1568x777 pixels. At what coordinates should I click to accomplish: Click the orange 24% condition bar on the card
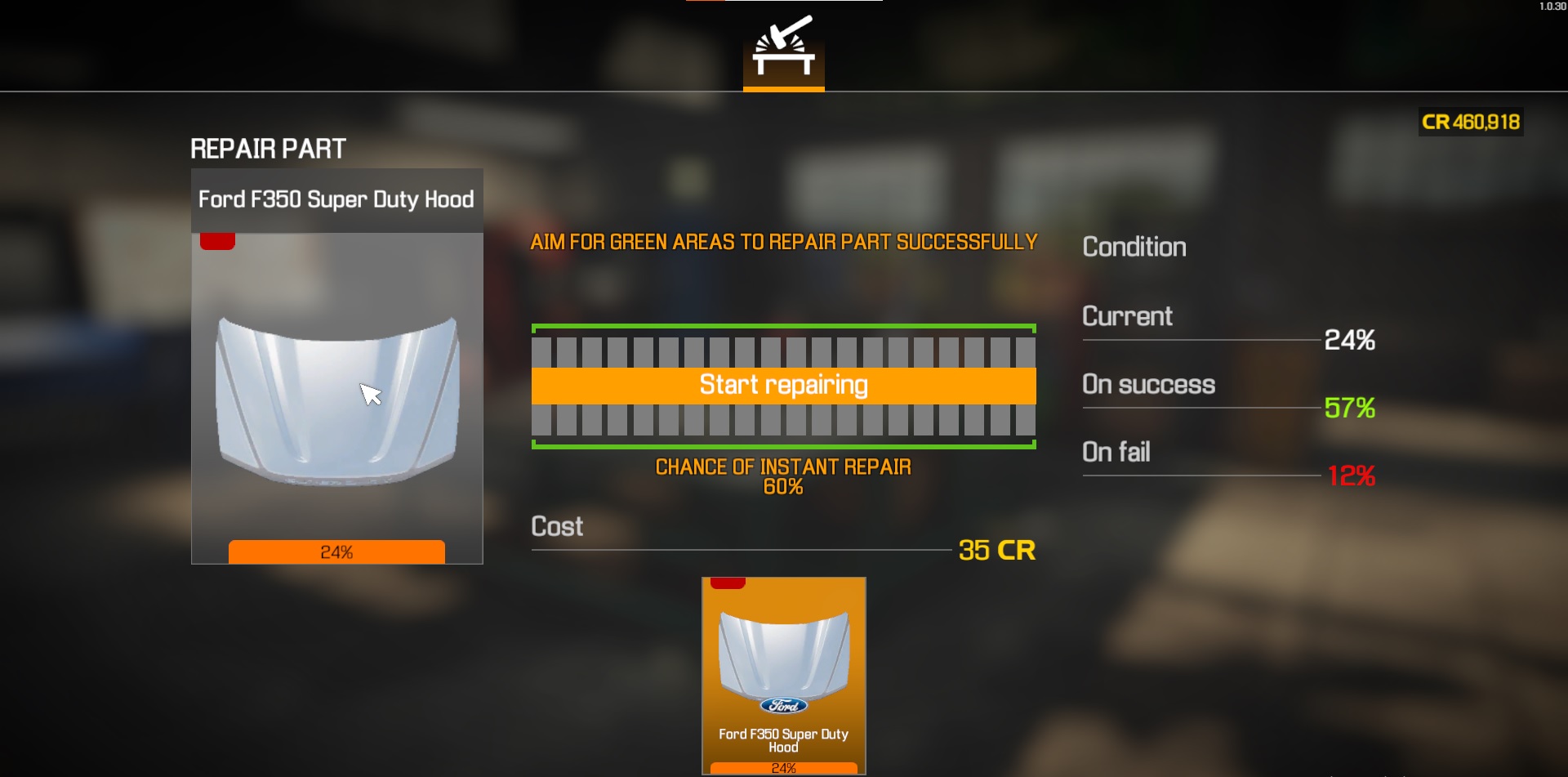[x=336, y=552]
